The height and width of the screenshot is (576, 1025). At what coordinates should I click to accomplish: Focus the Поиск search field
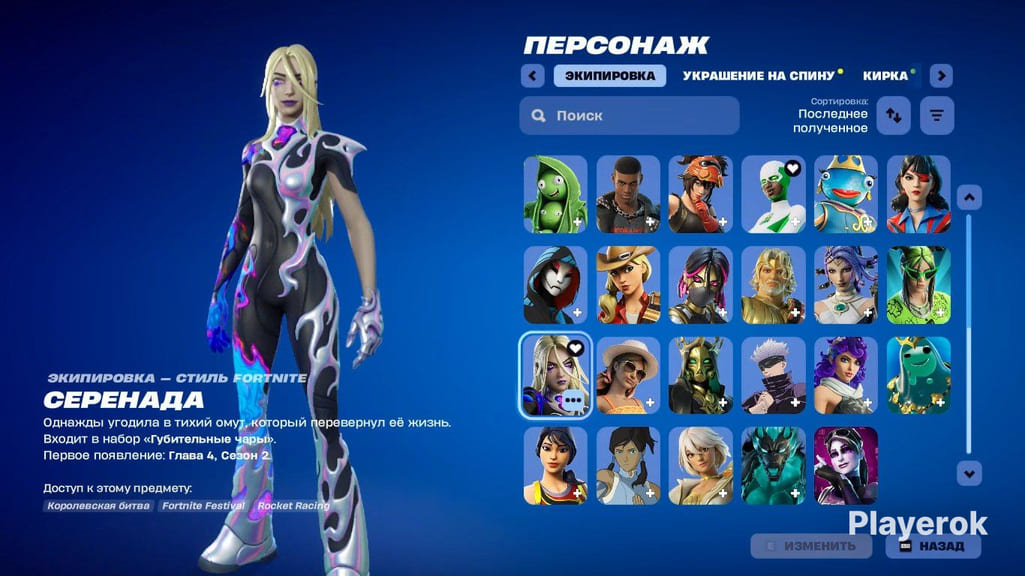pos(629,116)
